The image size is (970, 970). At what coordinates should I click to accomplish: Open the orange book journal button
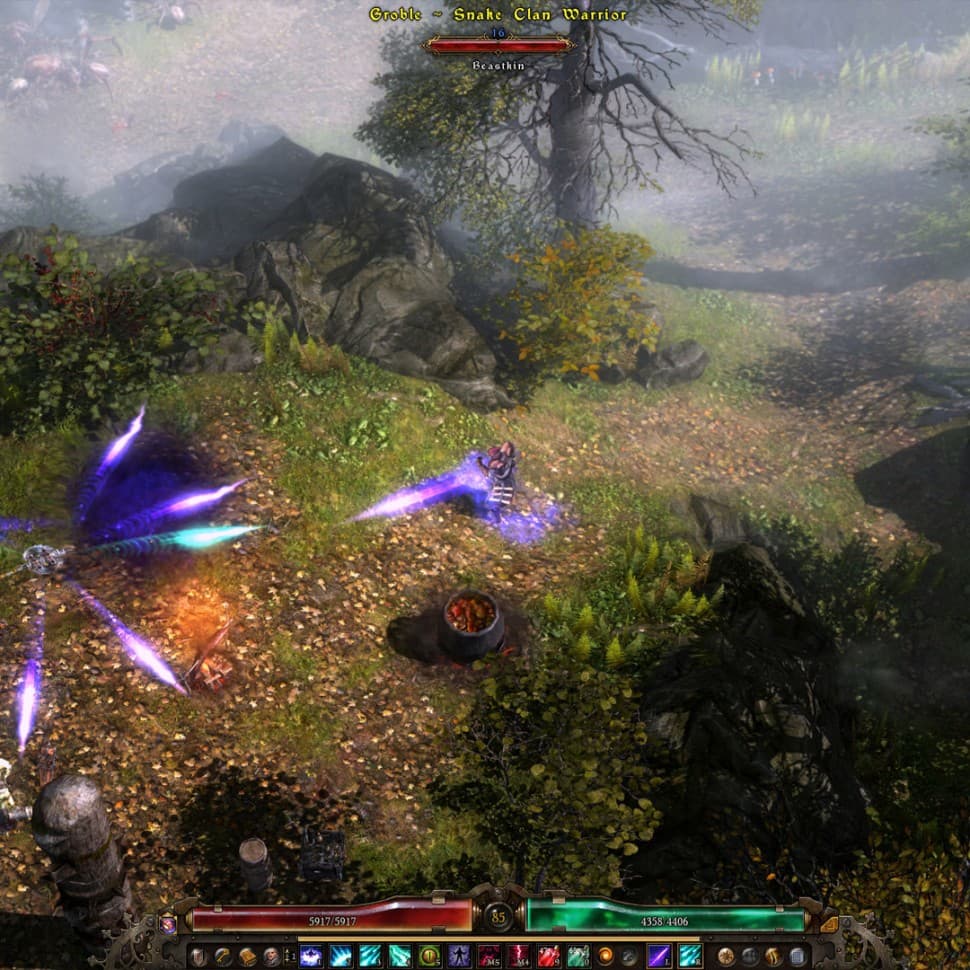(247, 957)
